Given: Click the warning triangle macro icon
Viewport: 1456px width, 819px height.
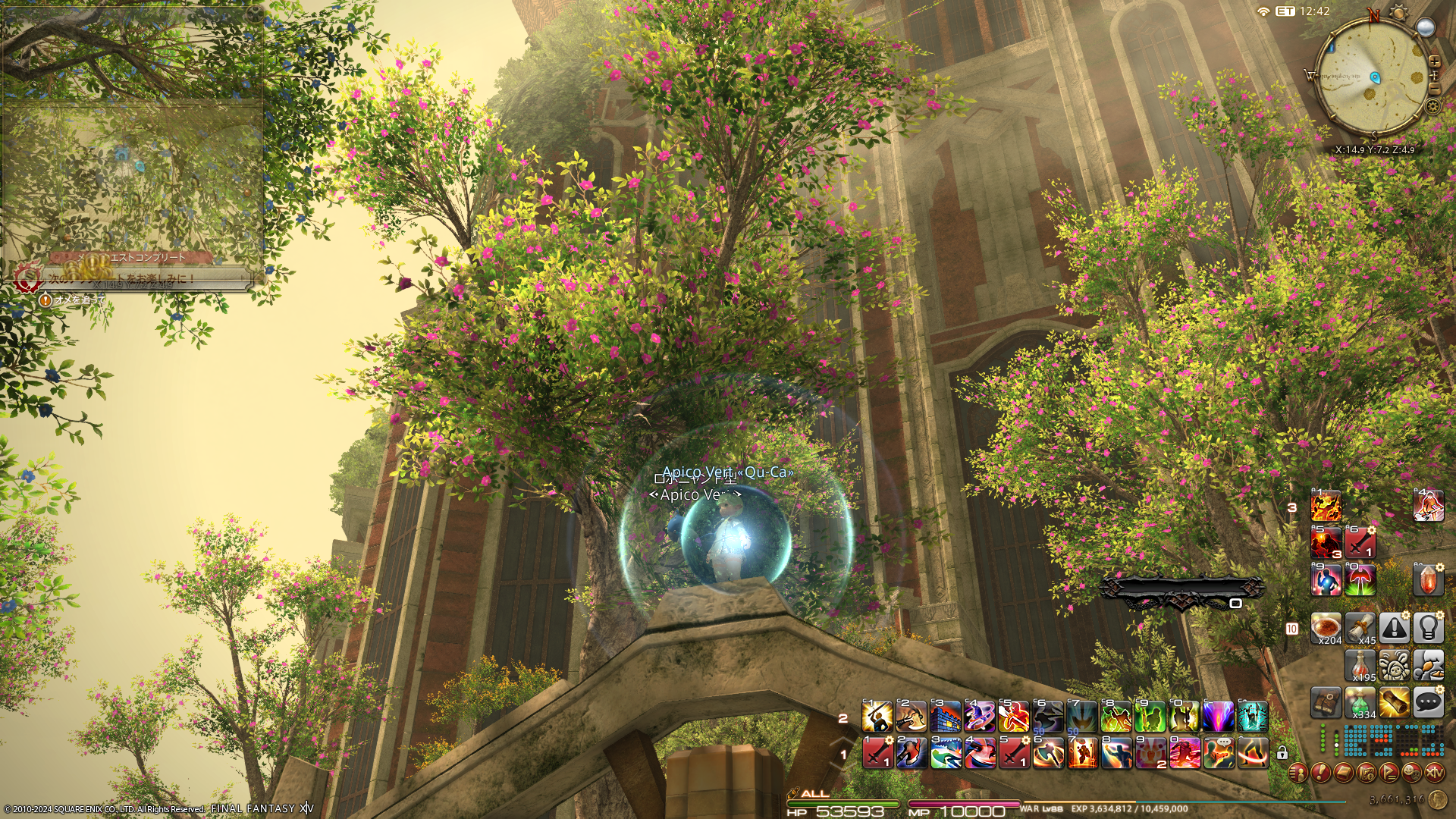Looking at the screenshot, I should pos(1394,629).
